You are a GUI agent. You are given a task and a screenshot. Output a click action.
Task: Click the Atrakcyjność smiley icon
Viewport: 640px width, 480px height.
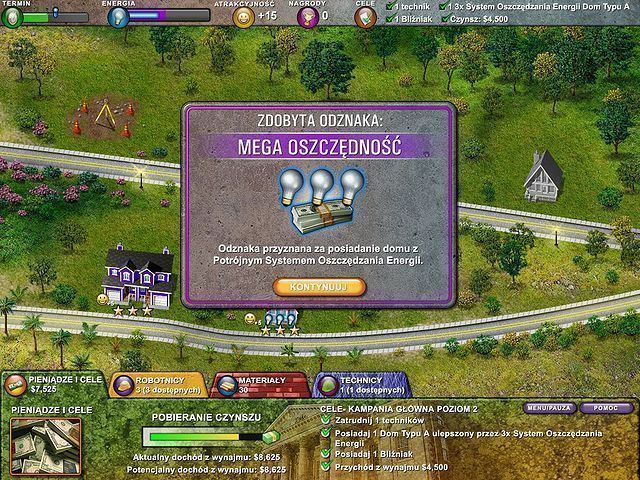pos(242,15)
